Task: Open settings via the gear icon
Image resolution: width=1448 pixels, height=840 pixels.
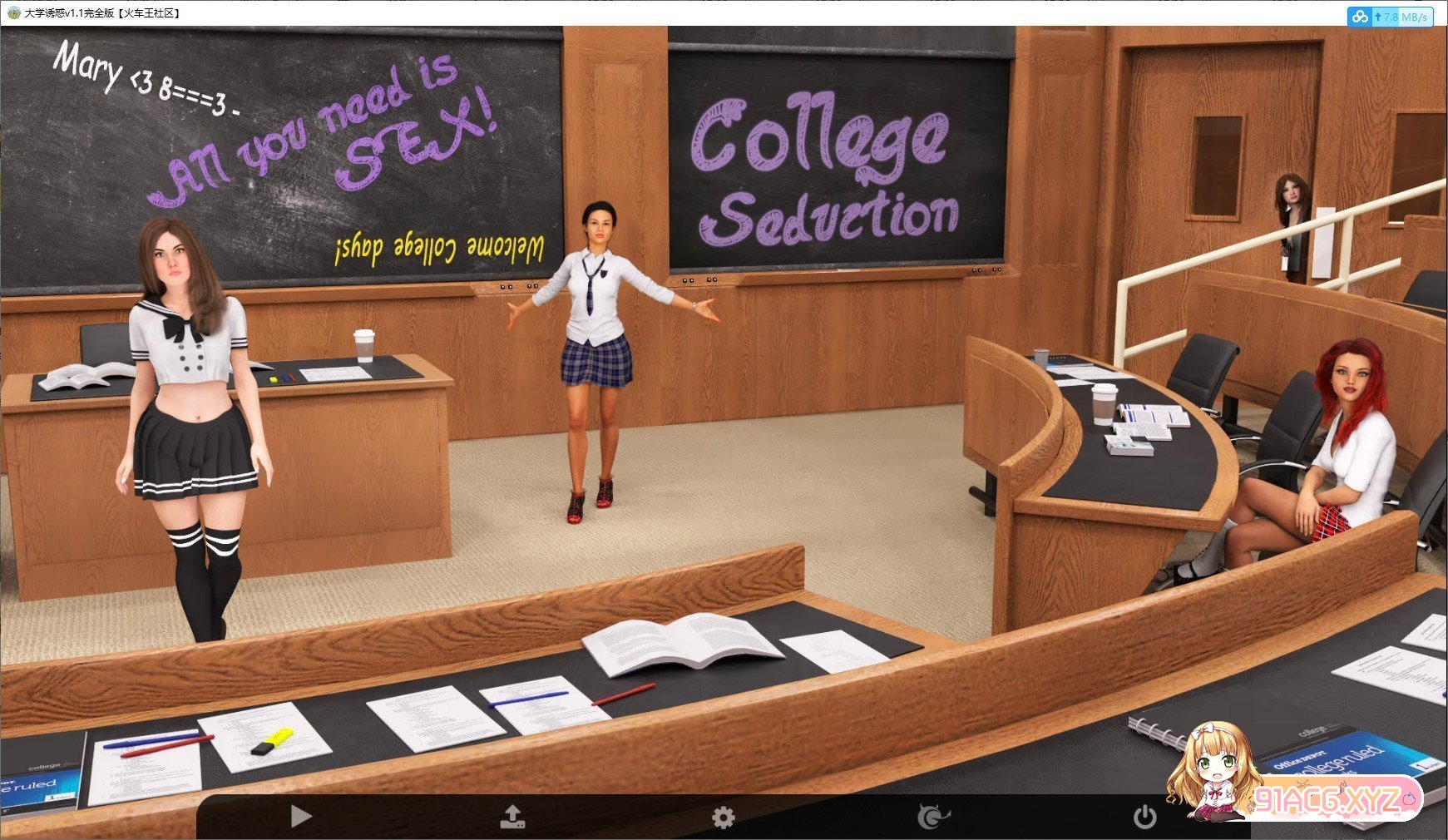Action: click(x=724, y=818)
